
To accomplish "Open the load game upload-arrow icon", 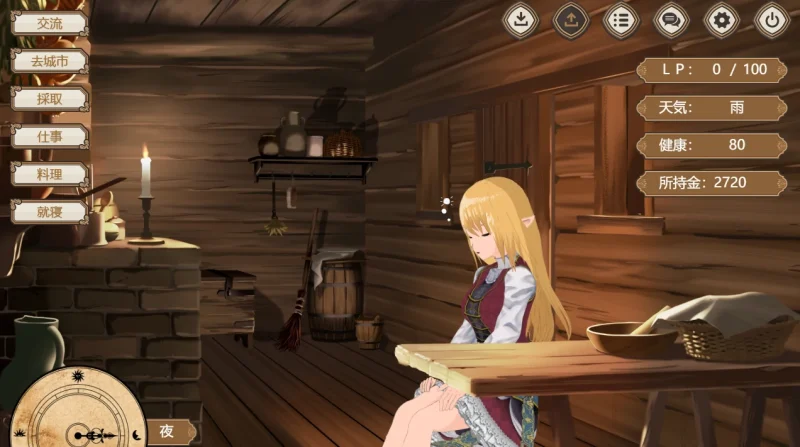I will [x=571, y=19].
